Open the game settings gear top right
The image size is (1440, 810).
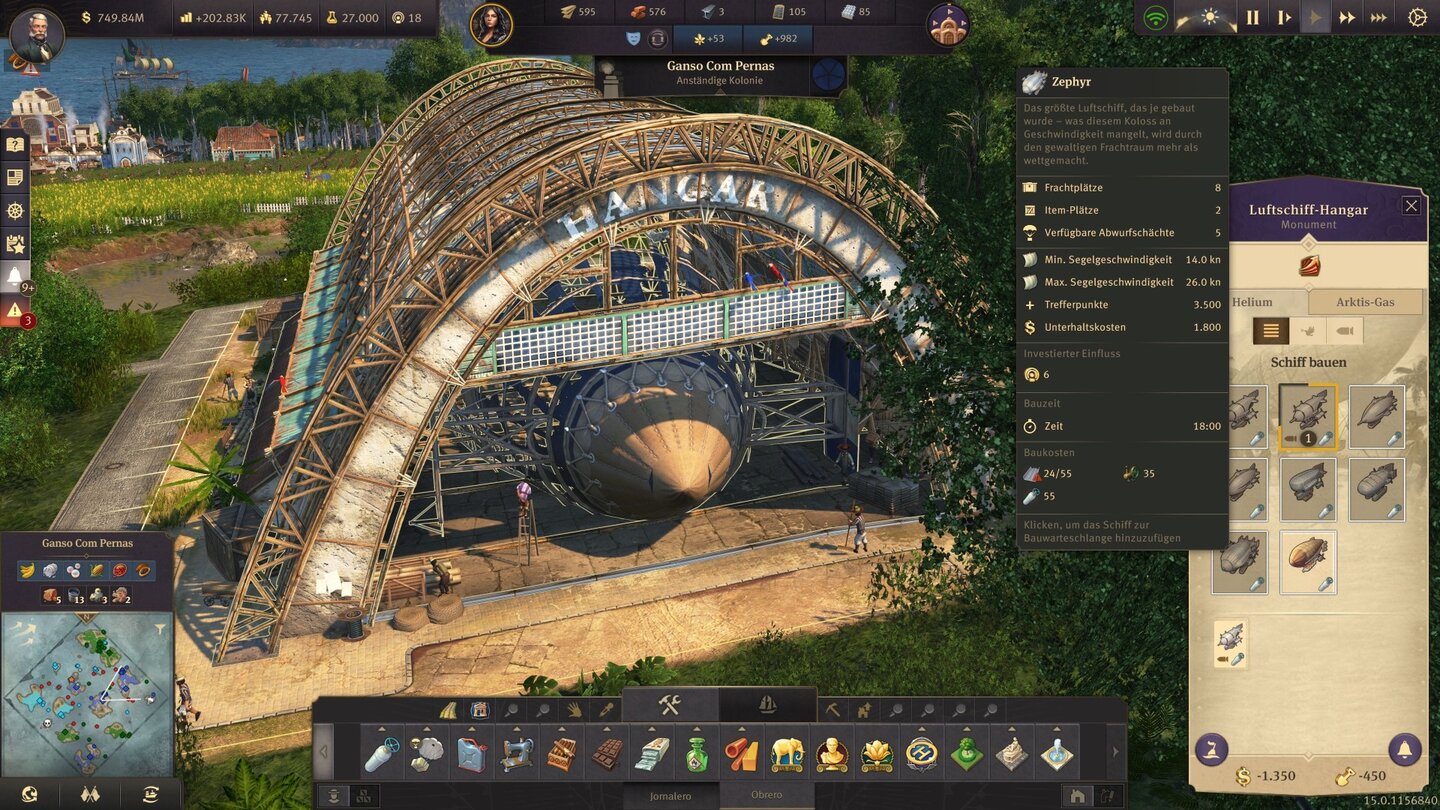[1420, 17]
